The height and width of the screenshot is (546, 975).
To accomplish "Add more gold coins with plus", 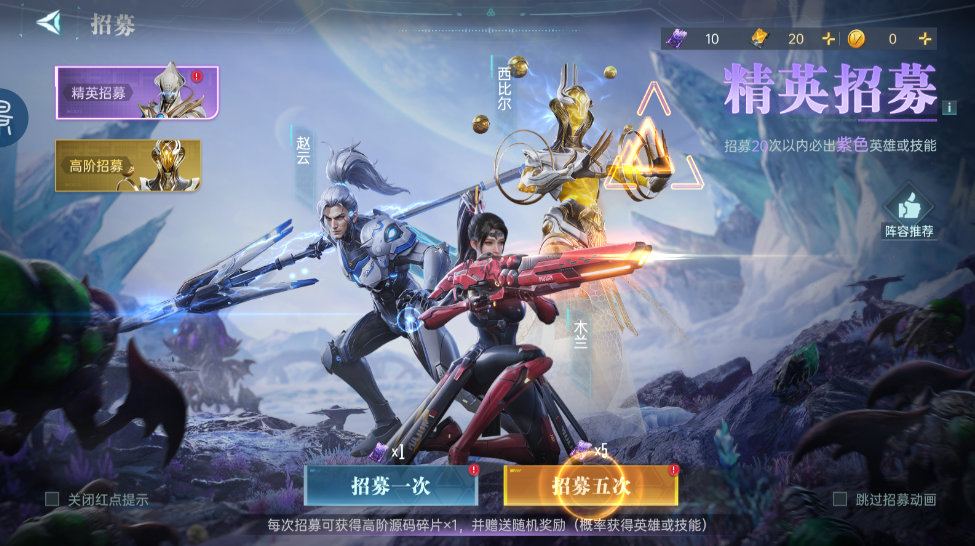I will pyautogui.click(x=925, y=39).
